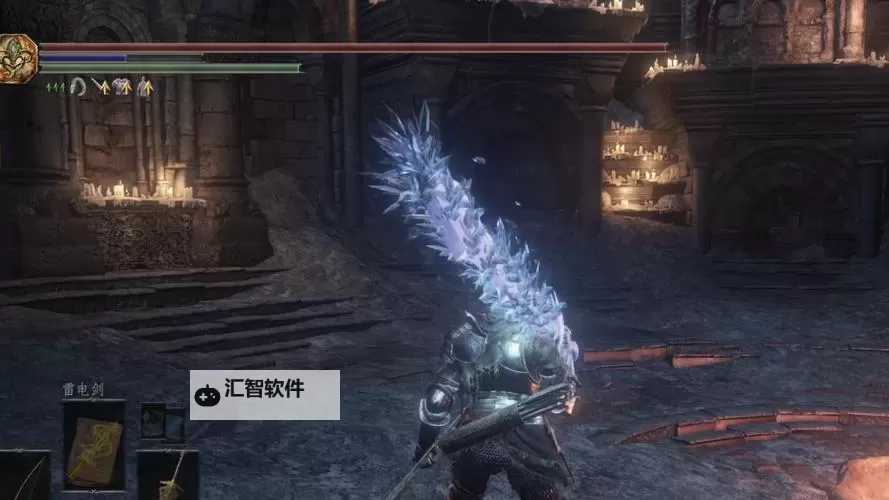Click the green triple-arrow regeneration icon
Image resolution: width=889 pixels, height=500 pixels.
pos(56,88)
